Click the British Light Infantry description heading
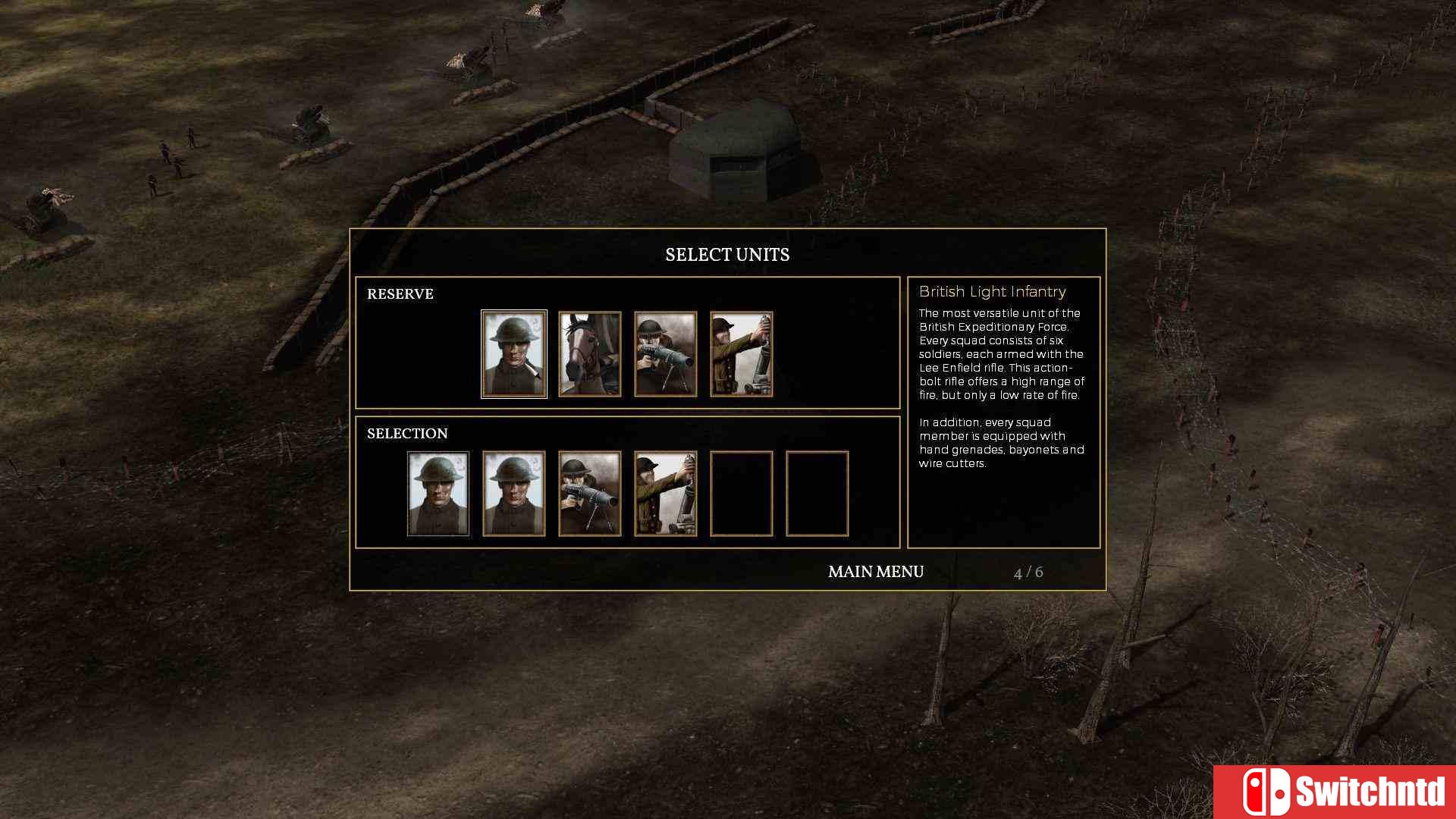1456x819 pixels. click(x=992, y=291)
